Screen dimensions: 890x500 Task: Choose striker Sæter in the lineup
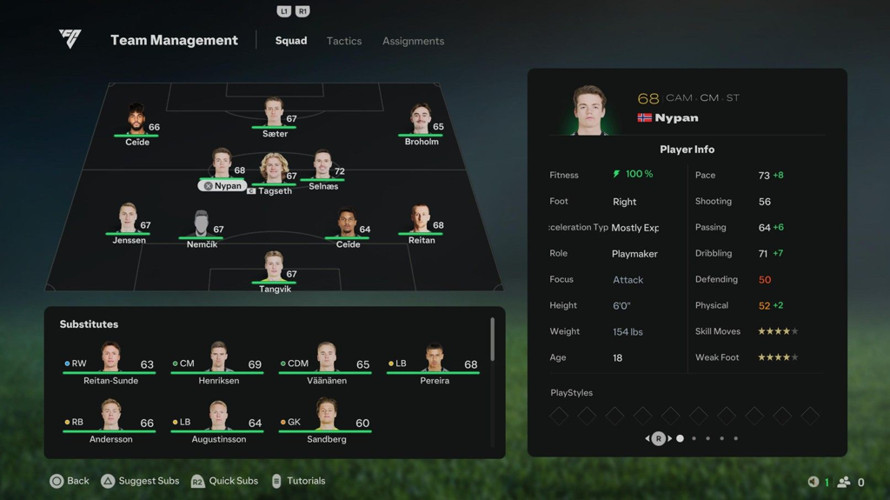(274, 116)
